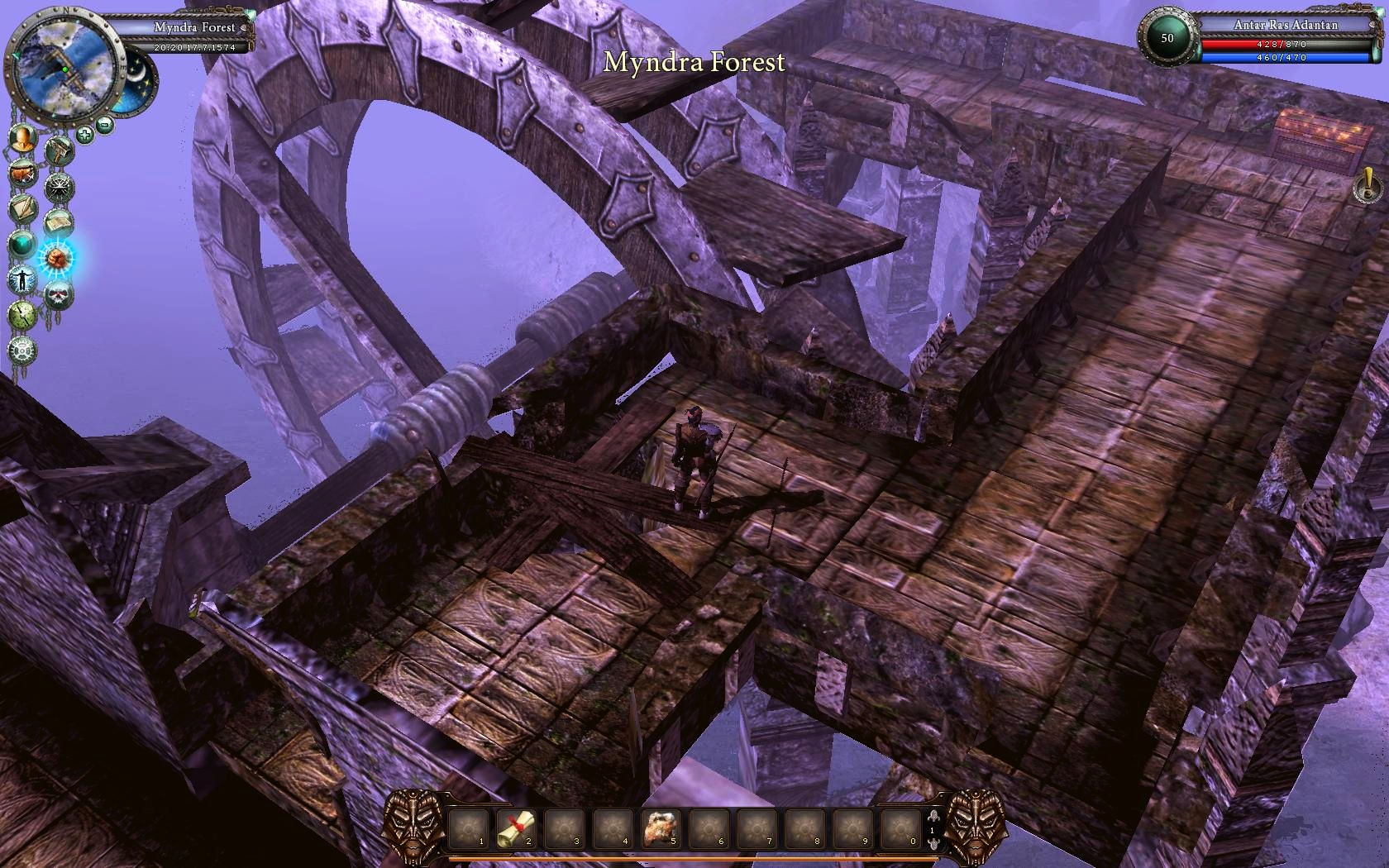Open the inventory bag icon

(21, 174)
